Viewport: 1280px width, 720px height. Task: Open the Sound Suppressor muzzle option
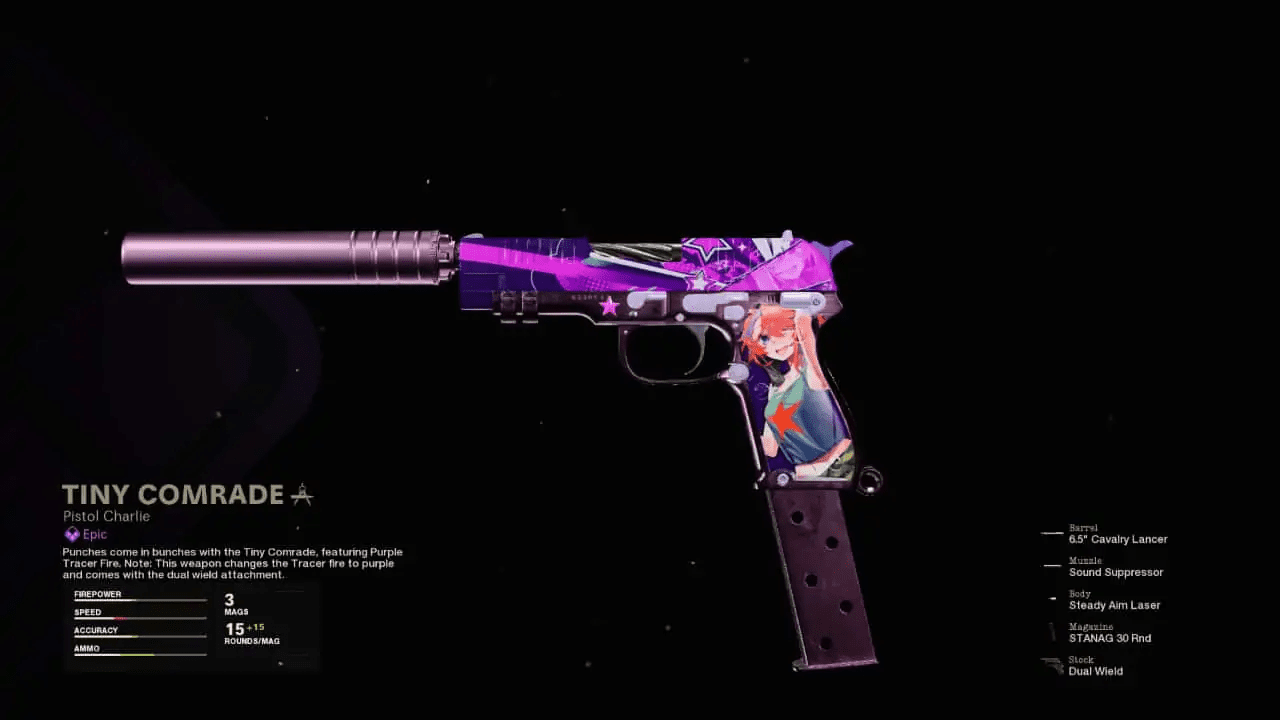[x=1115, y=572]
